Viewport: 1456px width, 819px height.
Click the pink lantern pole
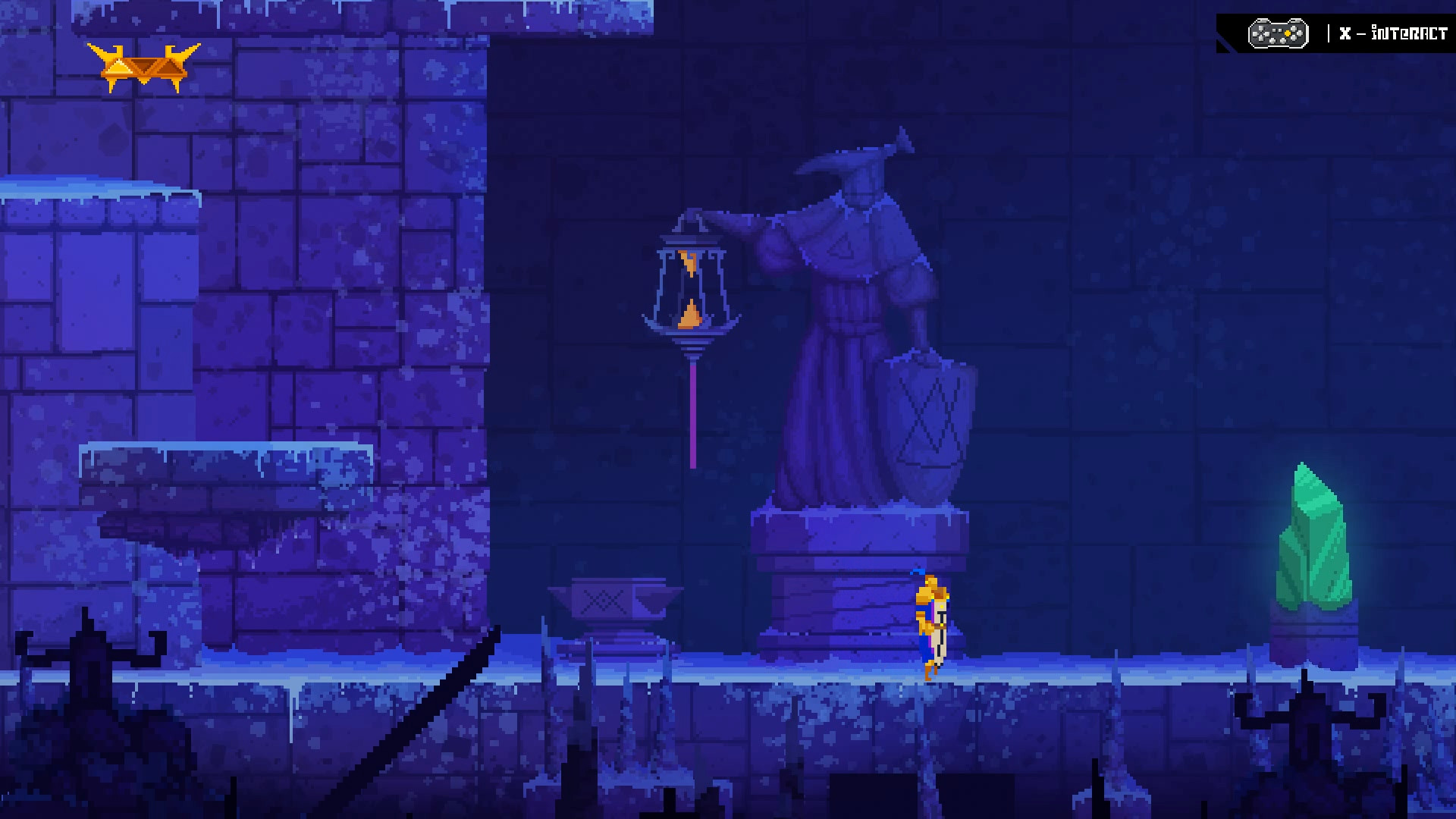click(692, 417)
